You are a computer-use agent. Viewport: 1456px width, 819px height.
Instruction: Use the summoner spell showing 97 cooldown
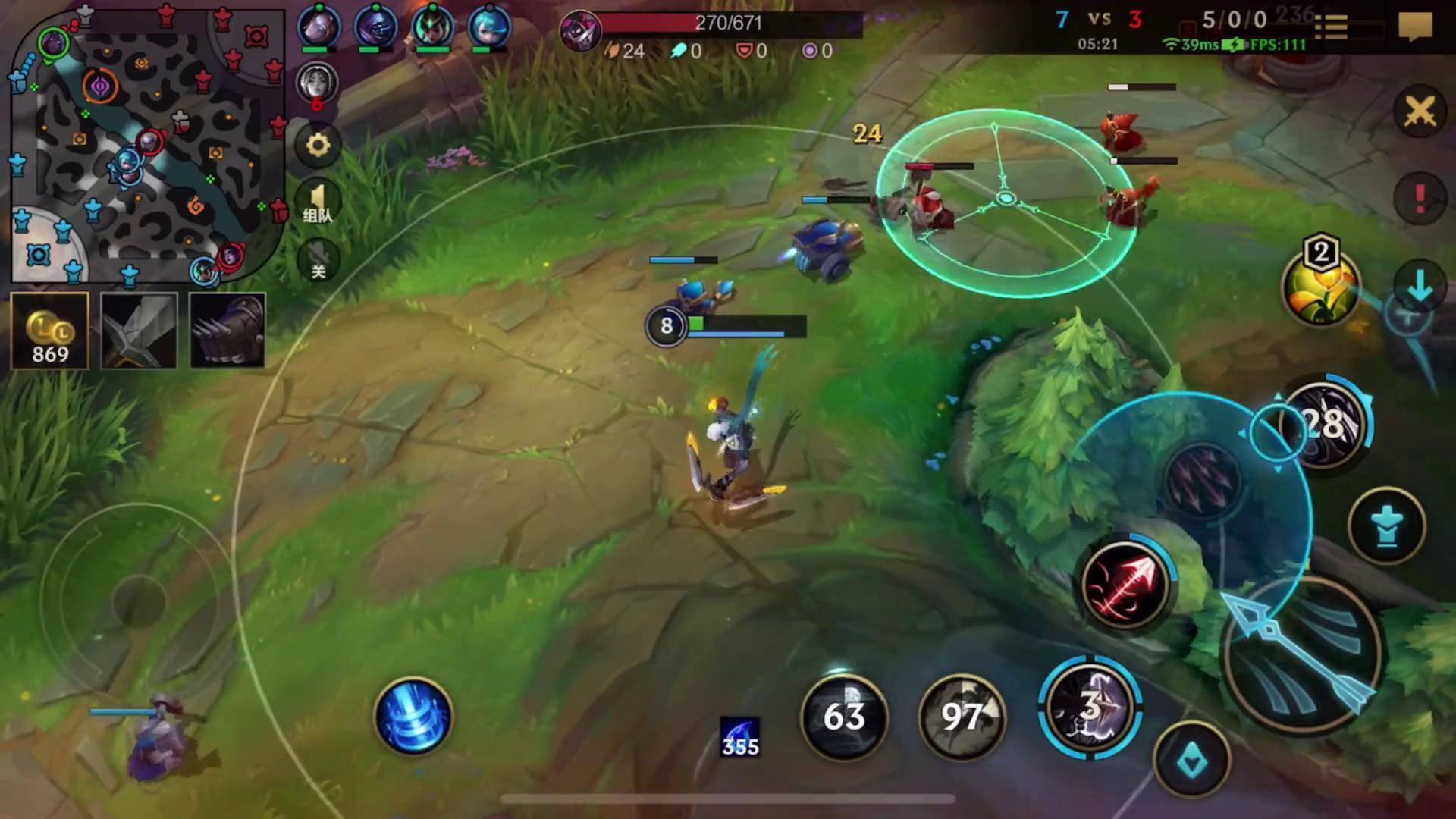961,717
